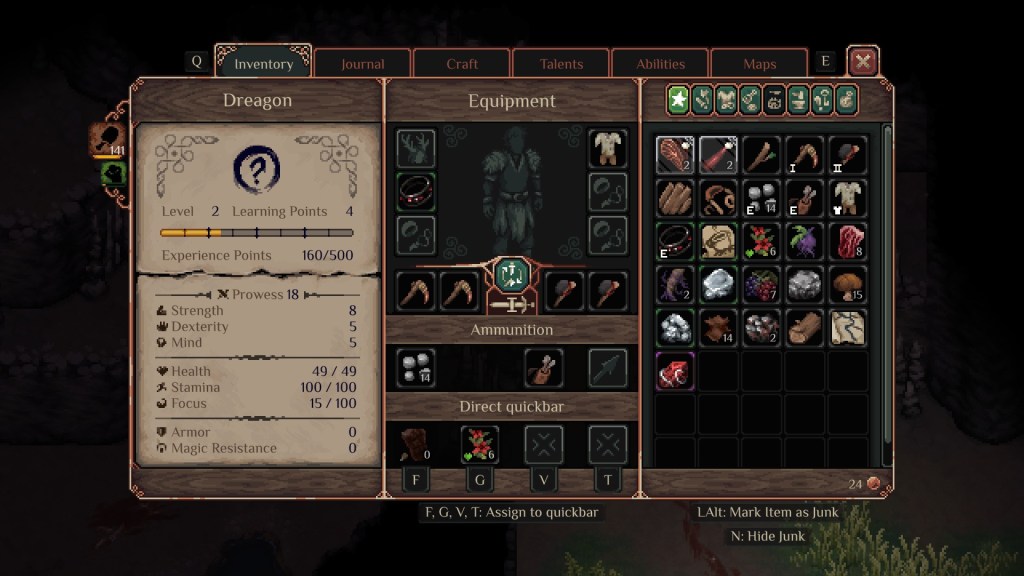Open the Craft tab
Screen dimensions: 1024x576
coord(462,64)
